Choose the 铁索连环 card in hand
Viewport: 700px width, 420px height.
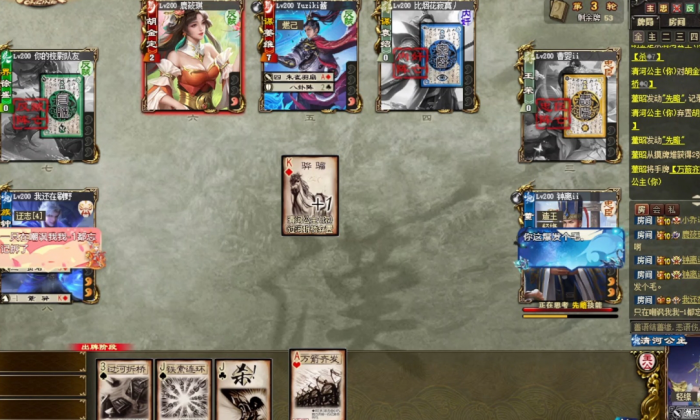[x=183, y=390]
